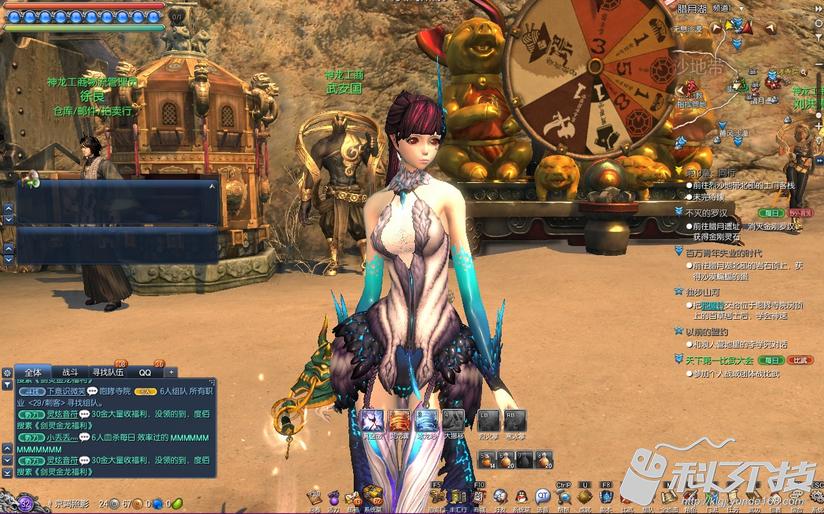Add a new chat tab with plus button
This screenshot has width=824, height=514.
(170, 371)
